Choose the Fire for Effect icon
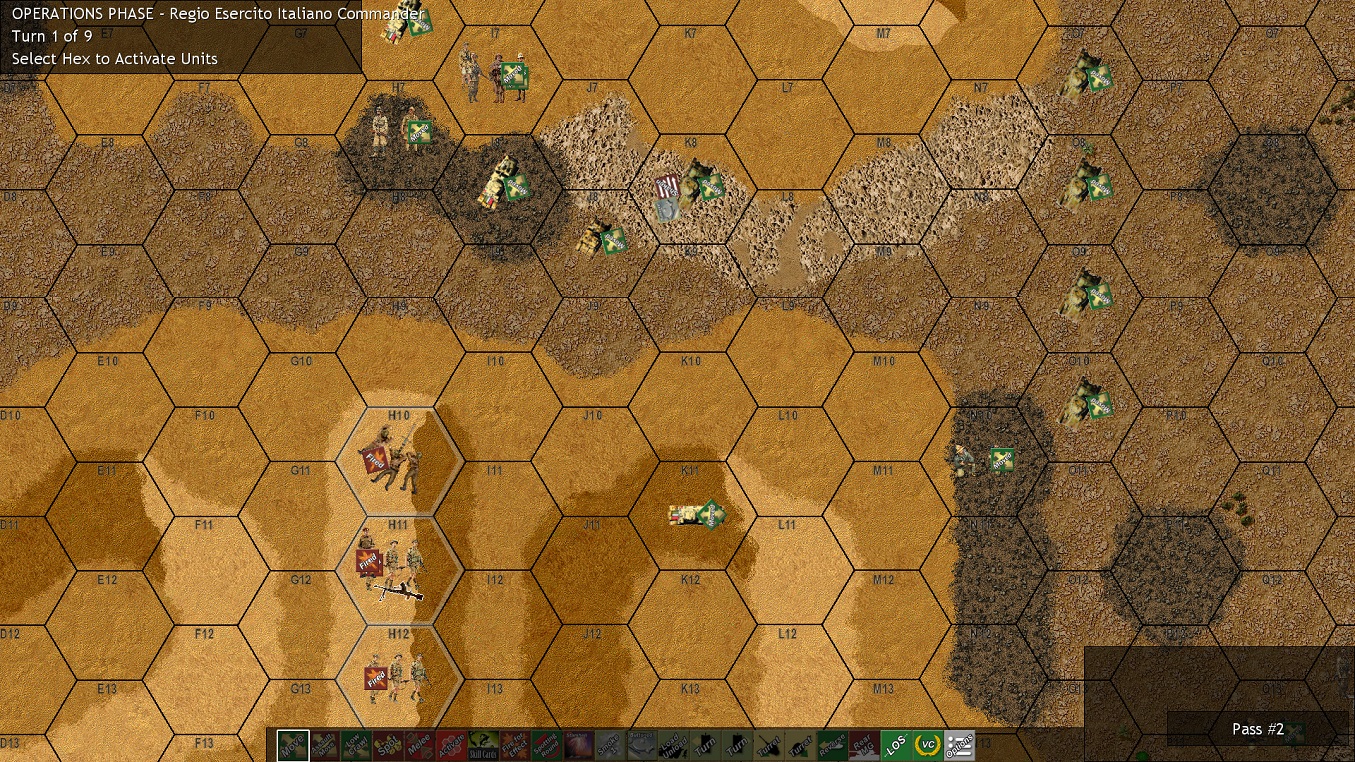 coord(516,744)
